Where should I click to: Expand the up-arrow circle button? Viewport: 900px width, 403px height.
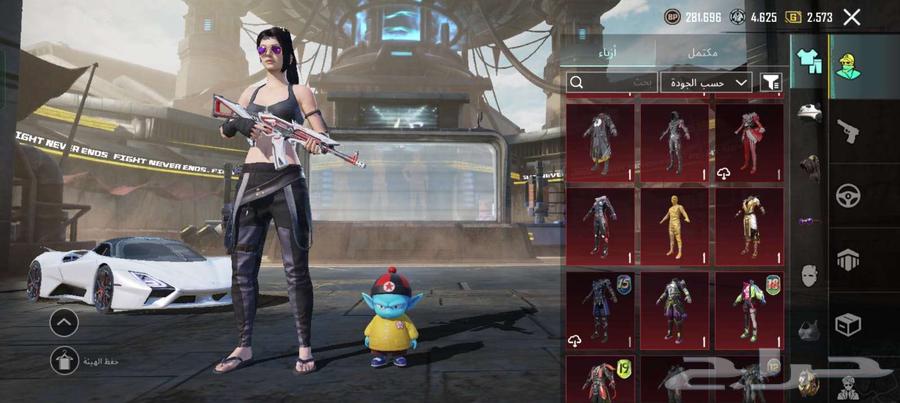tap(64, 322)
